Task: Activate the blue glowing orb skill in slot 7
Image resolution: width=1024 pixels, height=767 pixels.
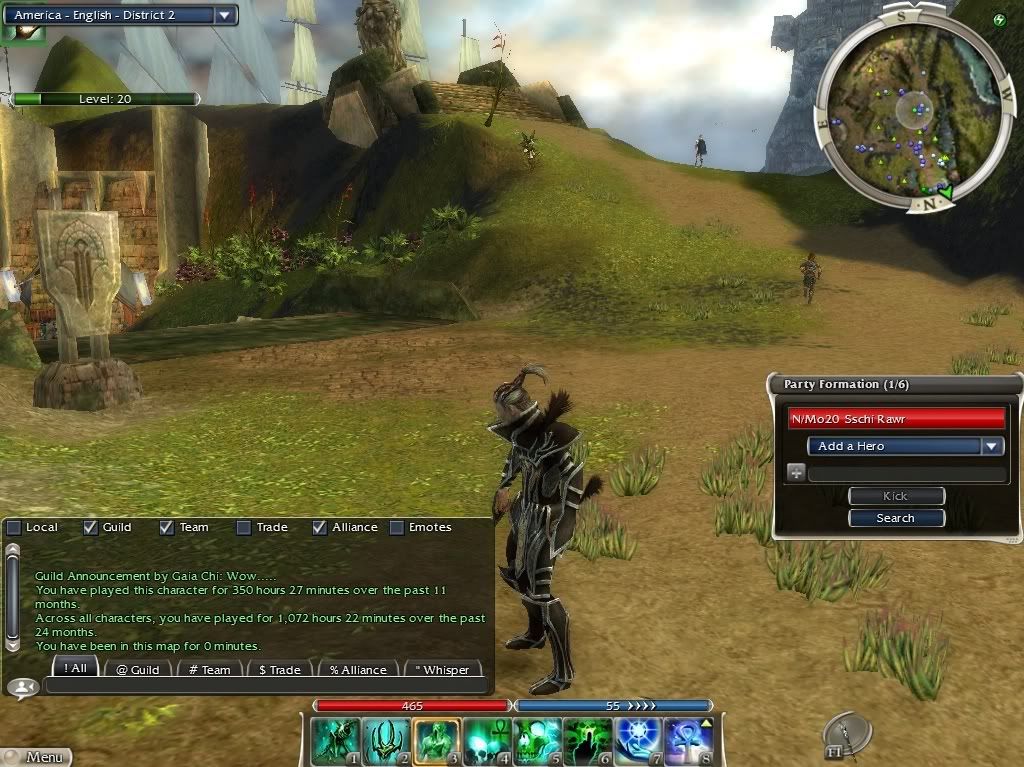Action: tap(637, 742)
